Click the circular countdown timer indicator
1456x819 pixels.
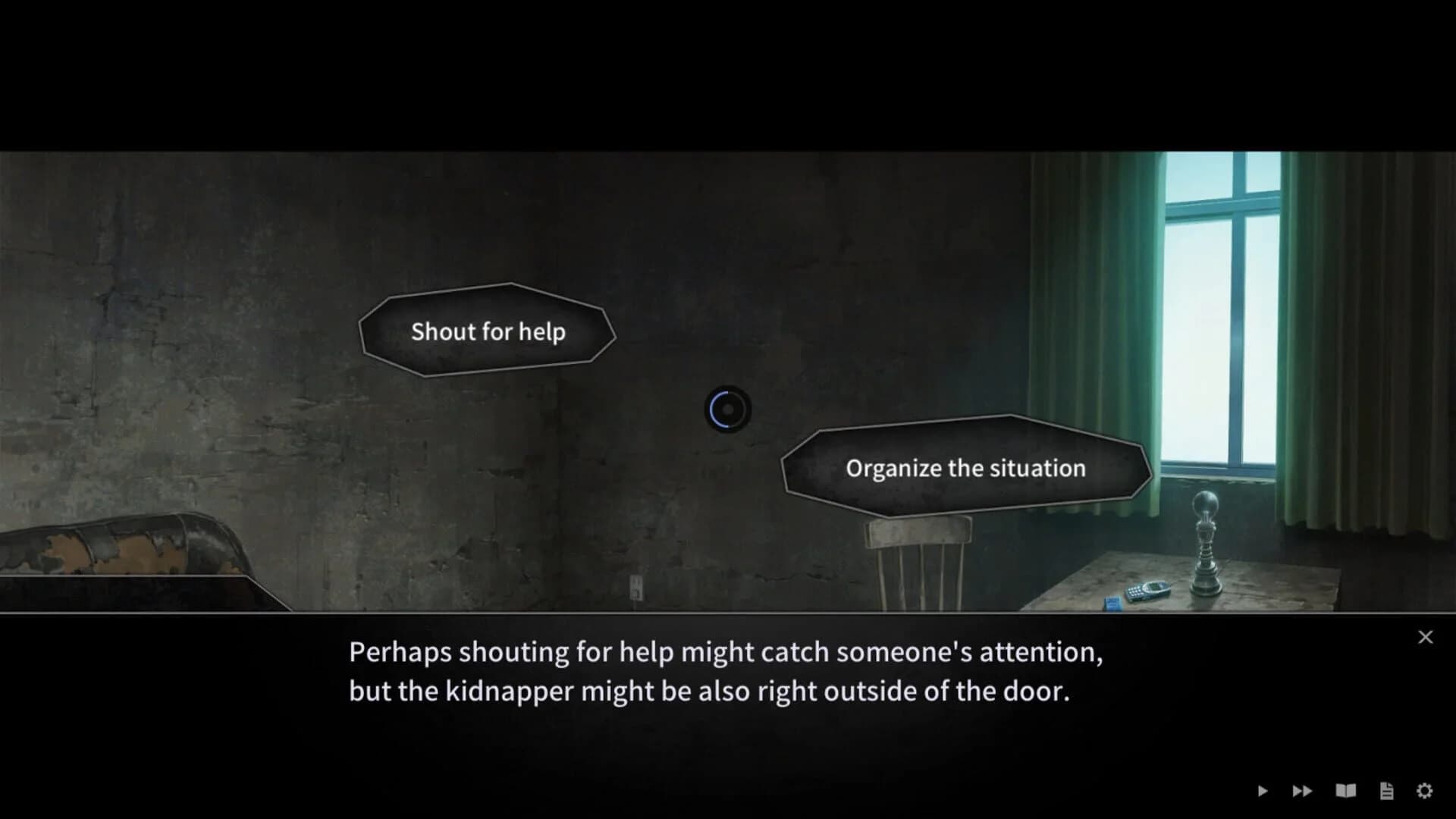click(x=729, y=409)
